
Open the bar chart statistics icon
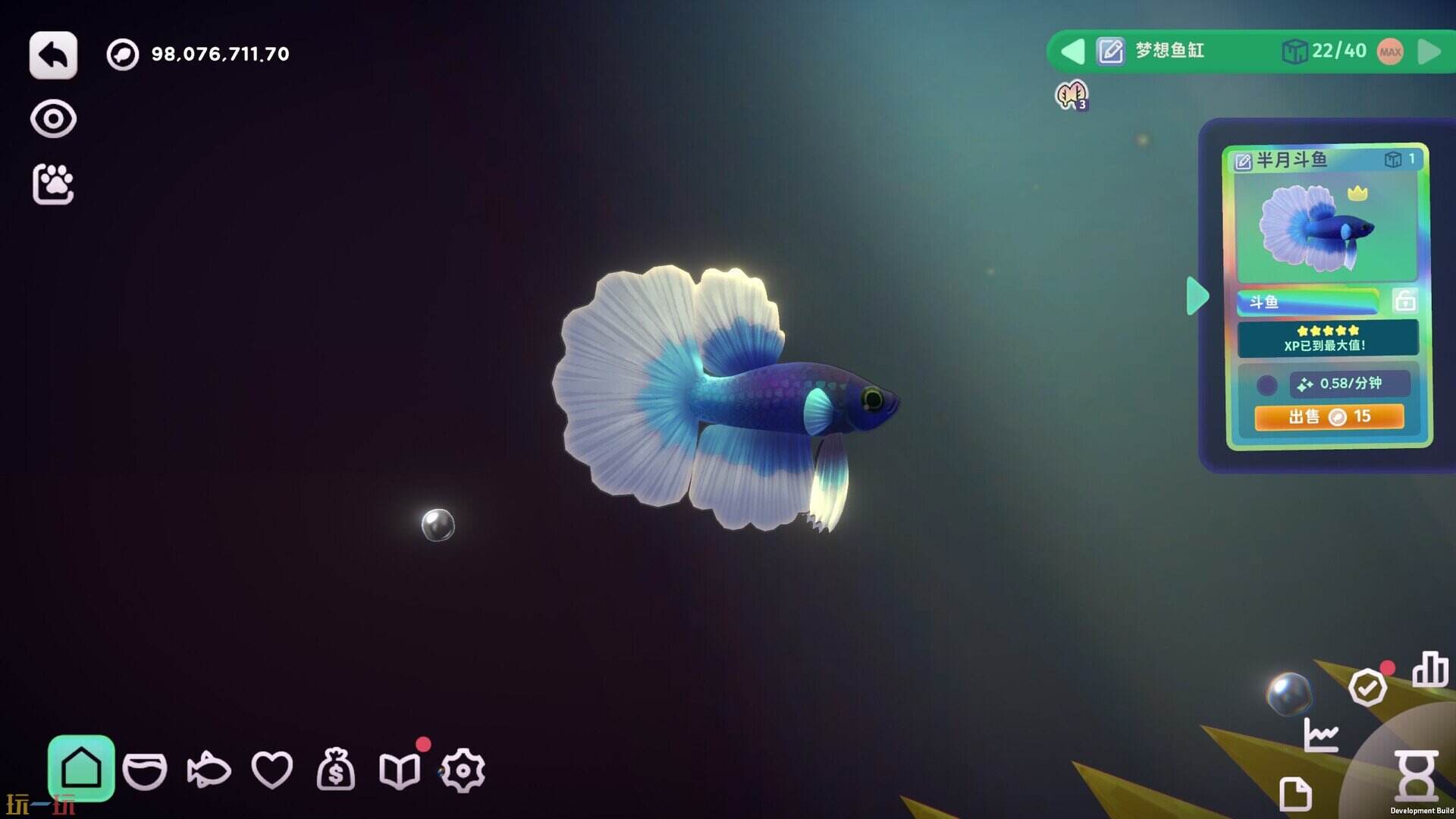1429,670
